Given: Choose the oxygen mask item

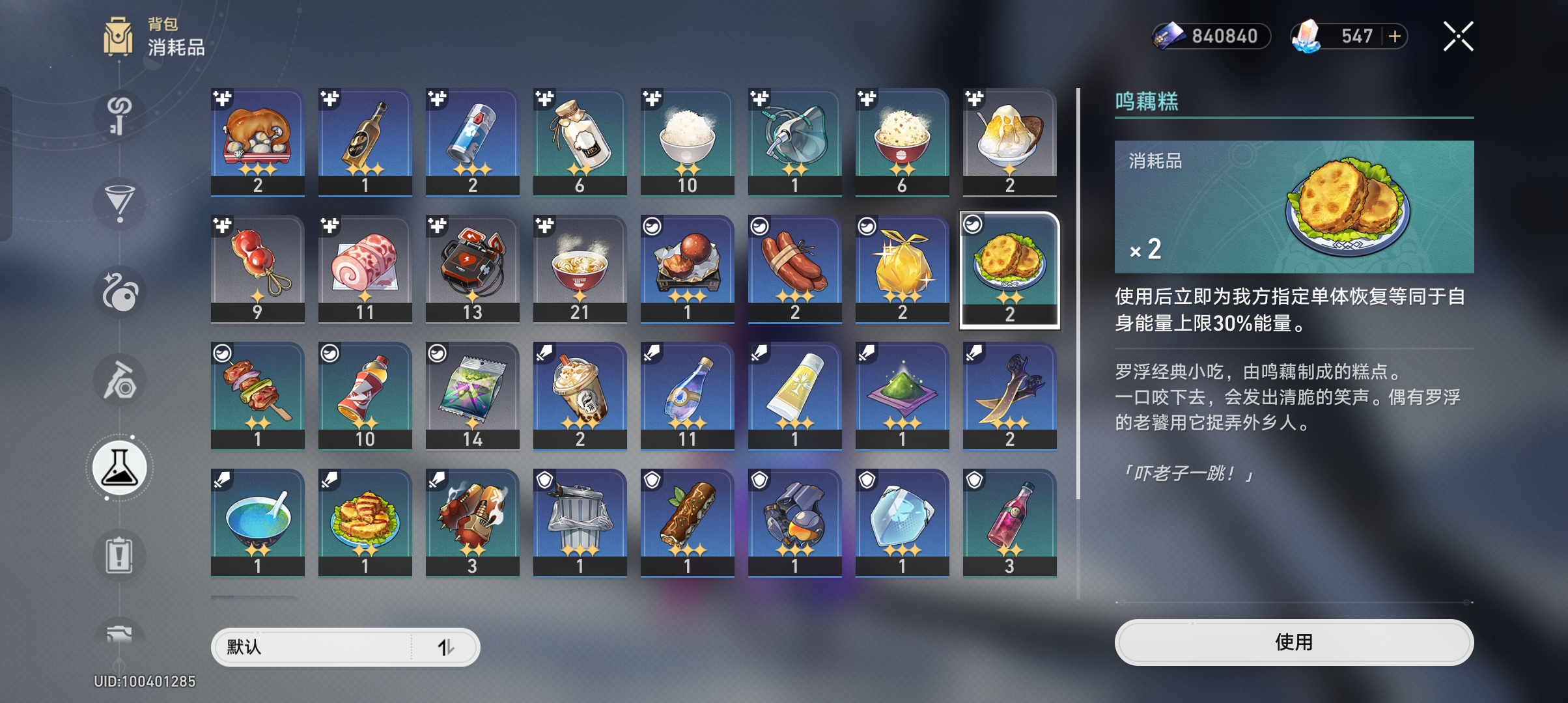Looking at the screenshot, I should [794, 141].
